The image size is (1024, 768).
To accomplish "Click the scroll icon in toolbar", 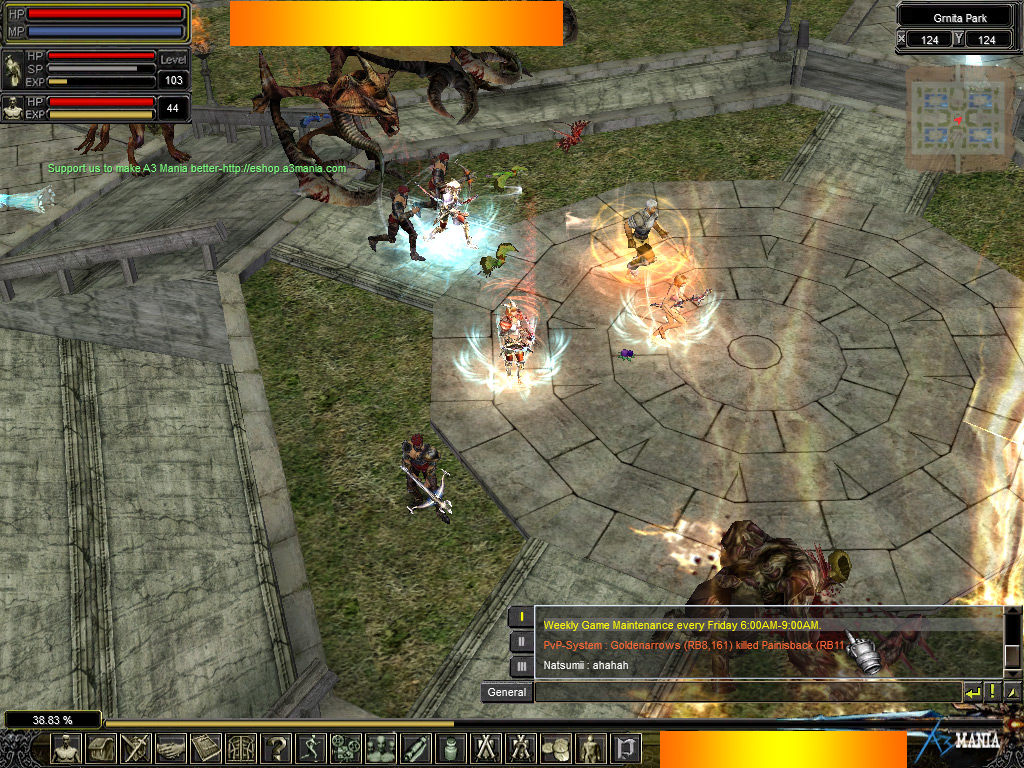I will pyautogui.click(x=416, y=748).
